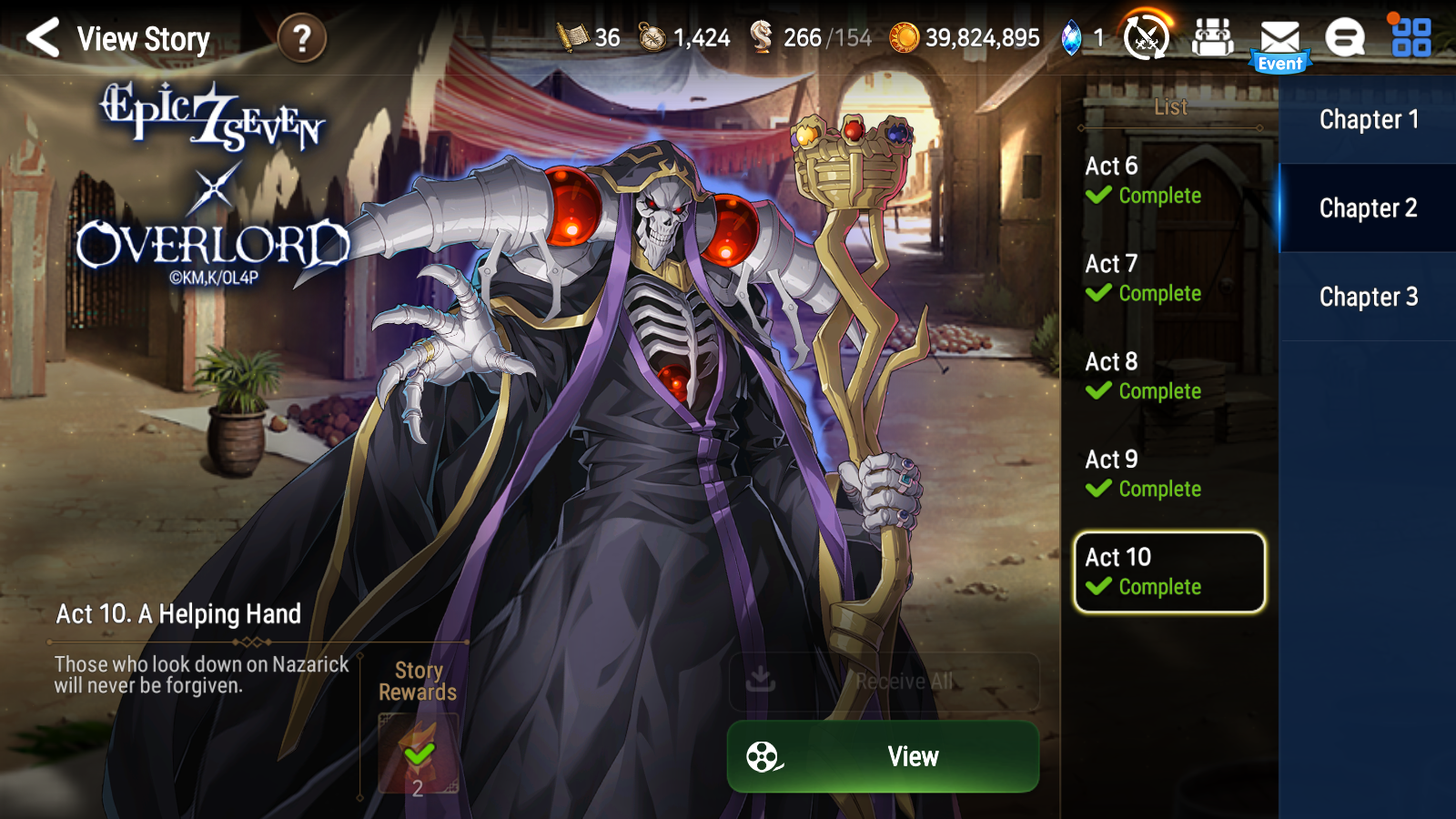Screen dimensions: 1456x819
Task: Open the chat bubble icon
Action: click(x=1344, y=37)
